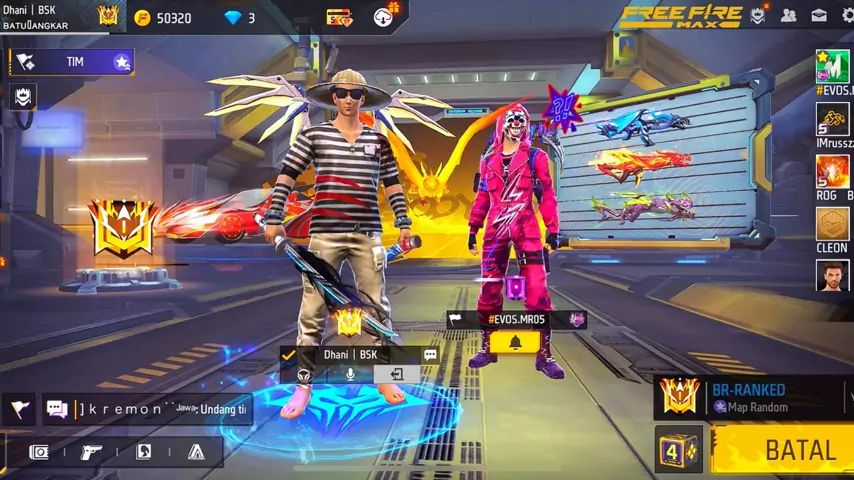Select CLEON in the friends sidebar
Image resolution: width=854 pixels, height=480 pixels.
pos(832,226)
